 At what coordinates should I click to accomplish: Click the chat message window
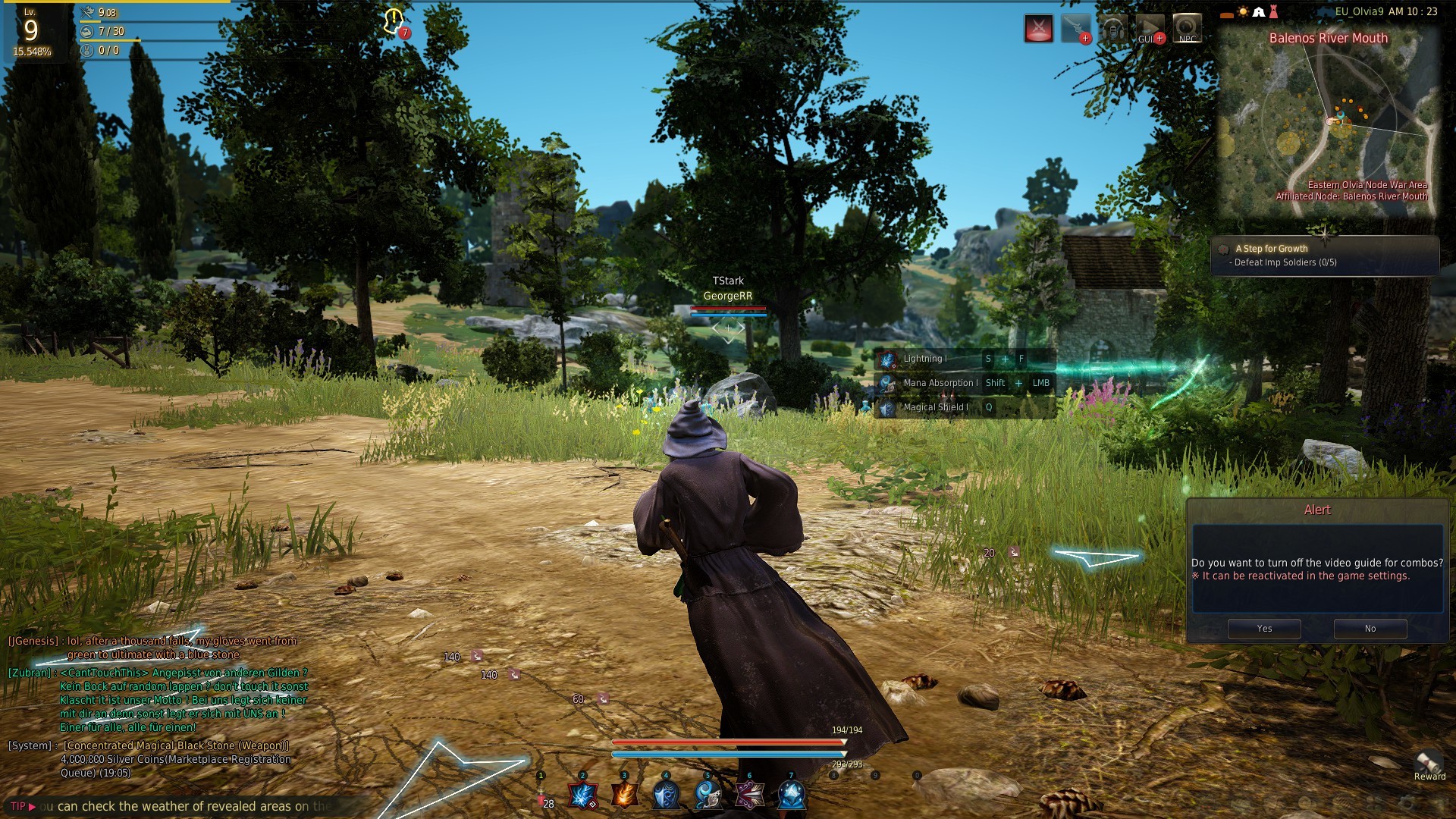click(x=159, y=707)
